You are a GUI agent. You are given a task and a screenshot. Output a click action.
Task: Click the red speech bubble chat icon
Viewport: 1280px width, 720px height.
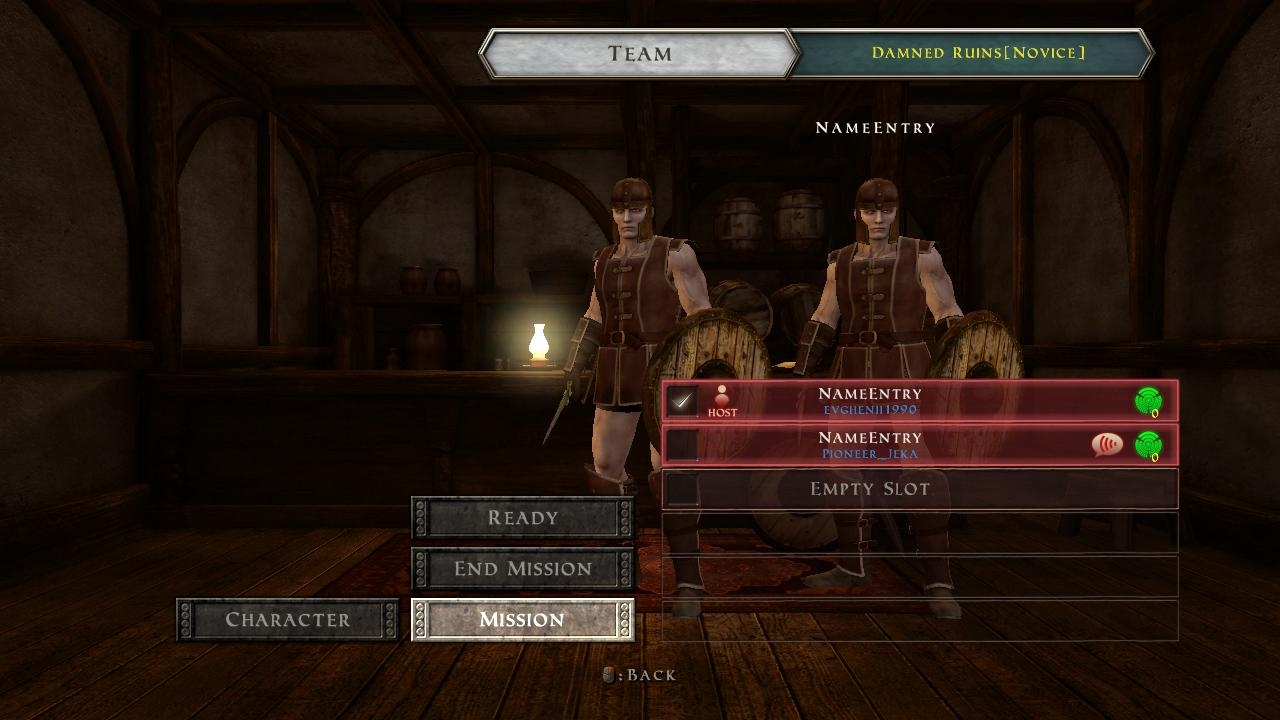point(1107,445)
